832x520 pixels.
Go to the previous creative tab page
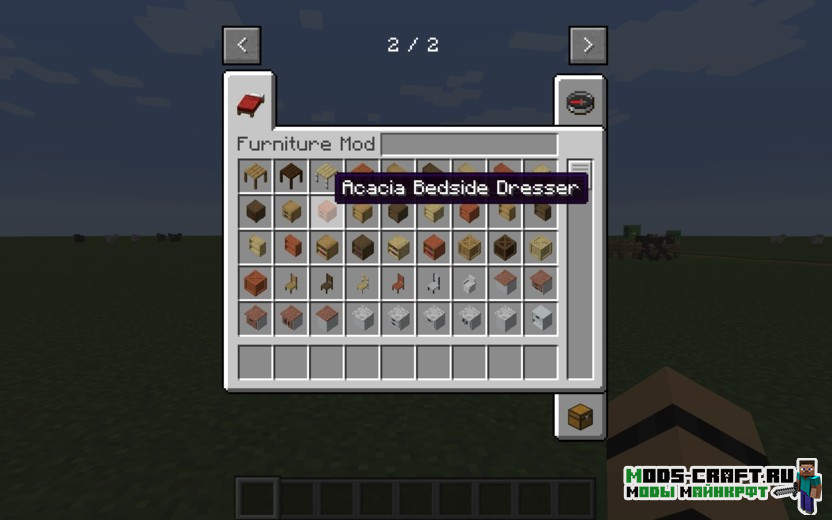pyautogui.click(x=242, y=45)
